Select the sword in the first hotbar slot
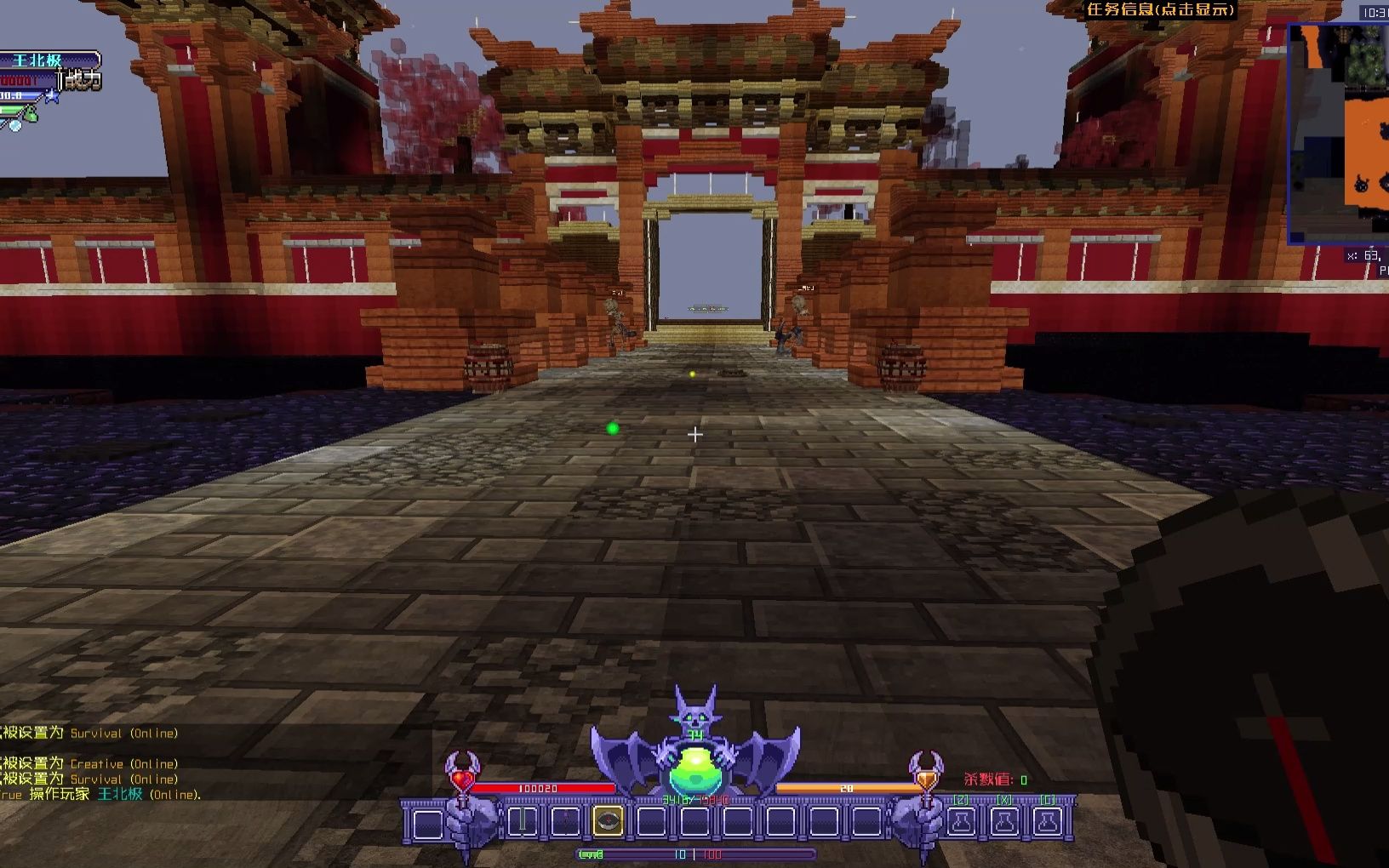The height and width of the screenshot is (868, 1389). pyautogui.click(x=521, y=819)
